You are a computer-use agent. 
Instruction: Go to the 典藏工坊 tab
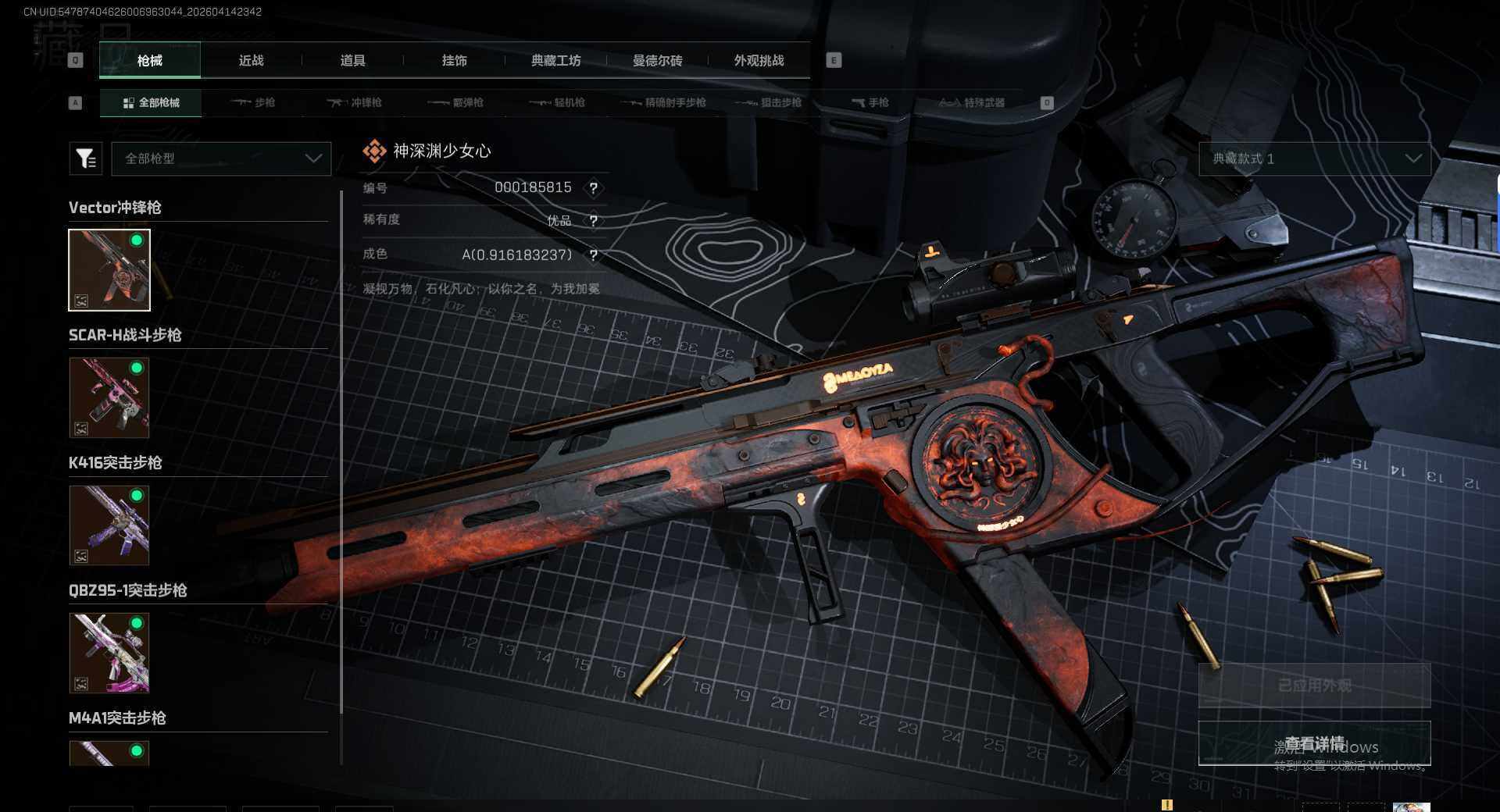[555, 60]
